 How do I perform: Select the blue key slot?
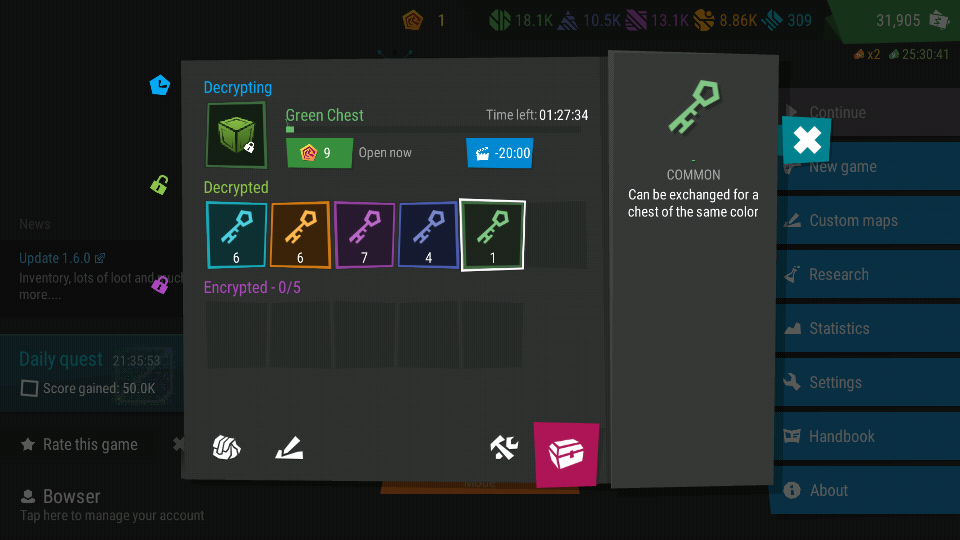(x=428, y=235)
